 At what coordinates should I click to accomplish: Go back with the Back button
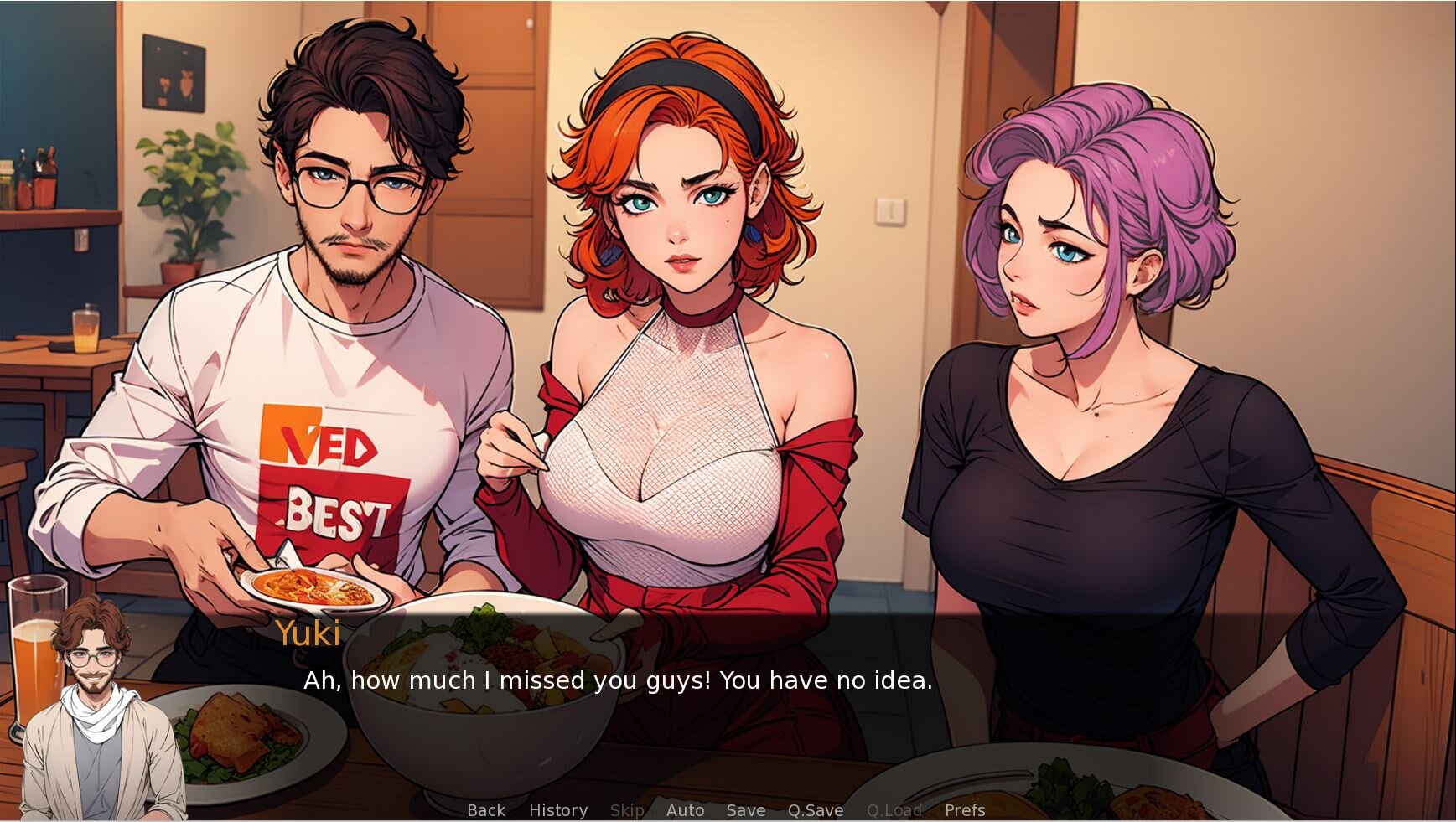tap(486, 810)
